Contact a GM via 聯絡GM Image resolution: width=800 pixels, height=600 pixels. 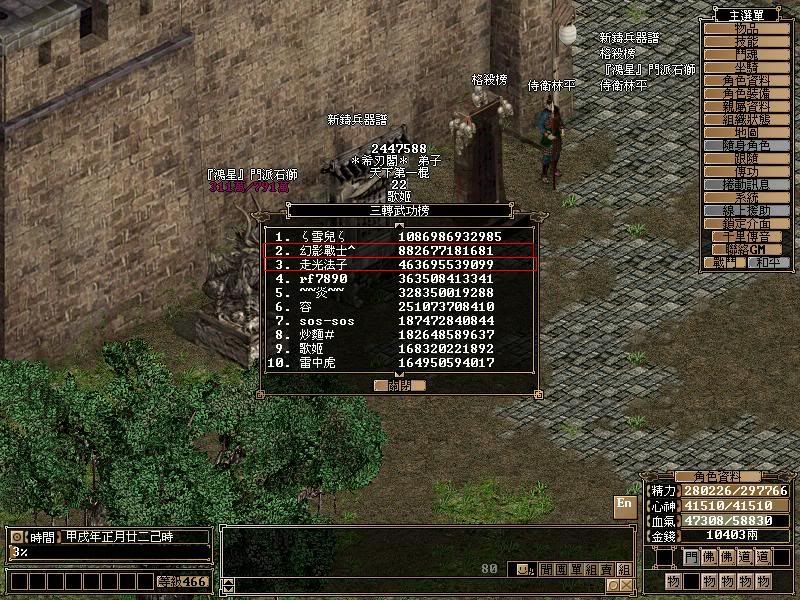747,248
